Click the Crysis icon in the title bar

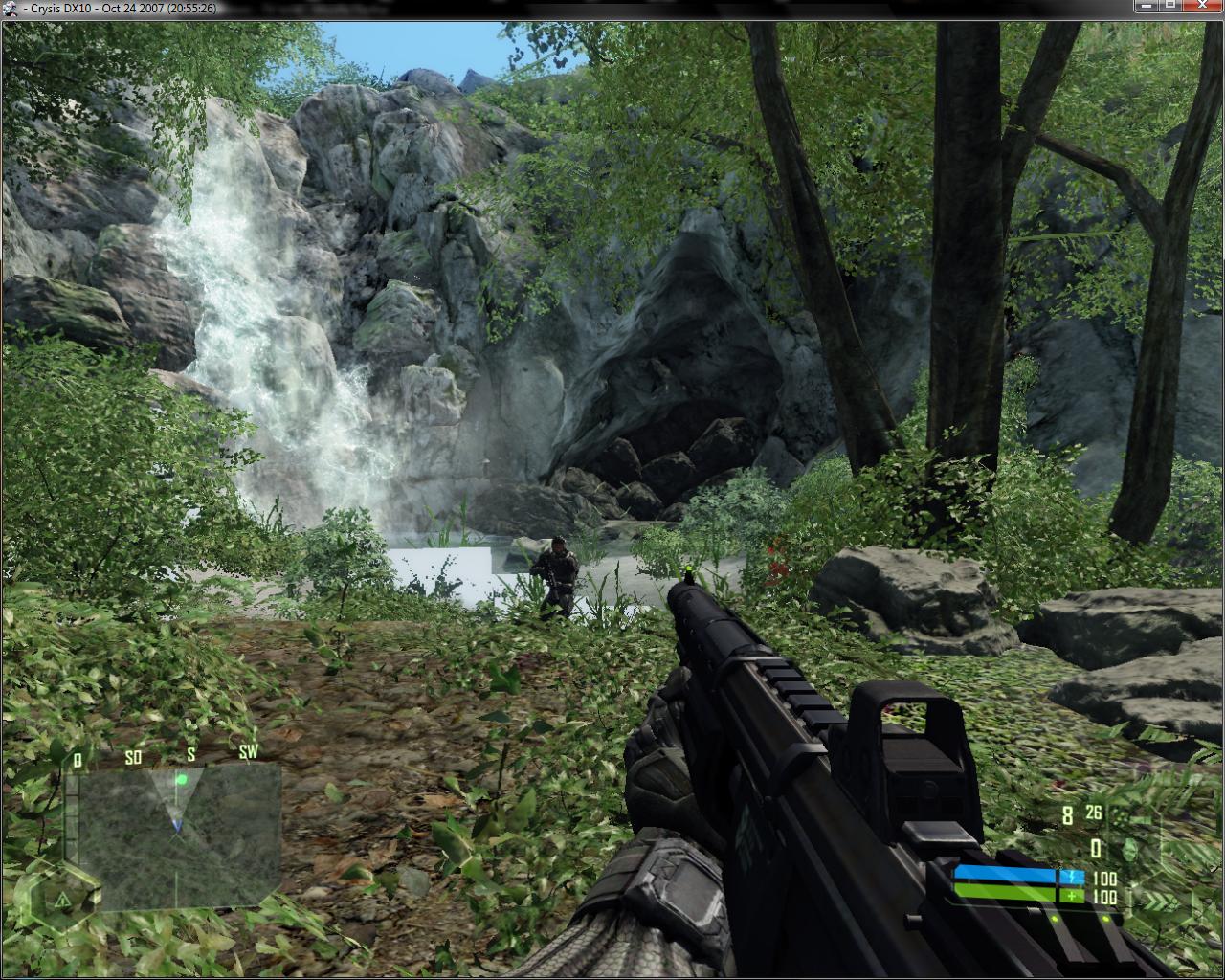point(10,7)
